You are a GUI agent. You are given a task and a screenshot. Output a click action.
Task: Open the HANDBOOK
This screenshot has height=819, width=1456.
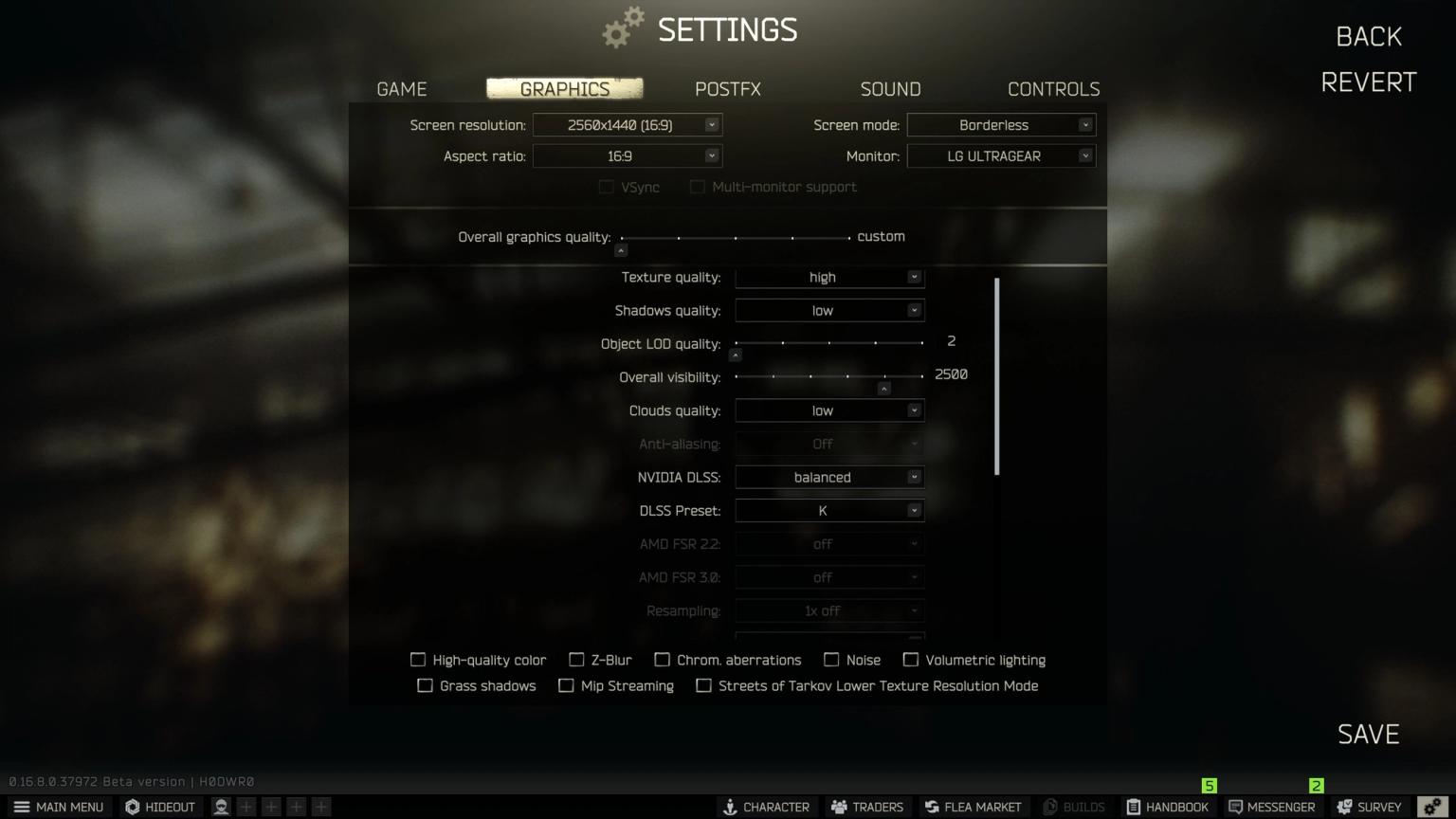click(x=1168, y=807)
